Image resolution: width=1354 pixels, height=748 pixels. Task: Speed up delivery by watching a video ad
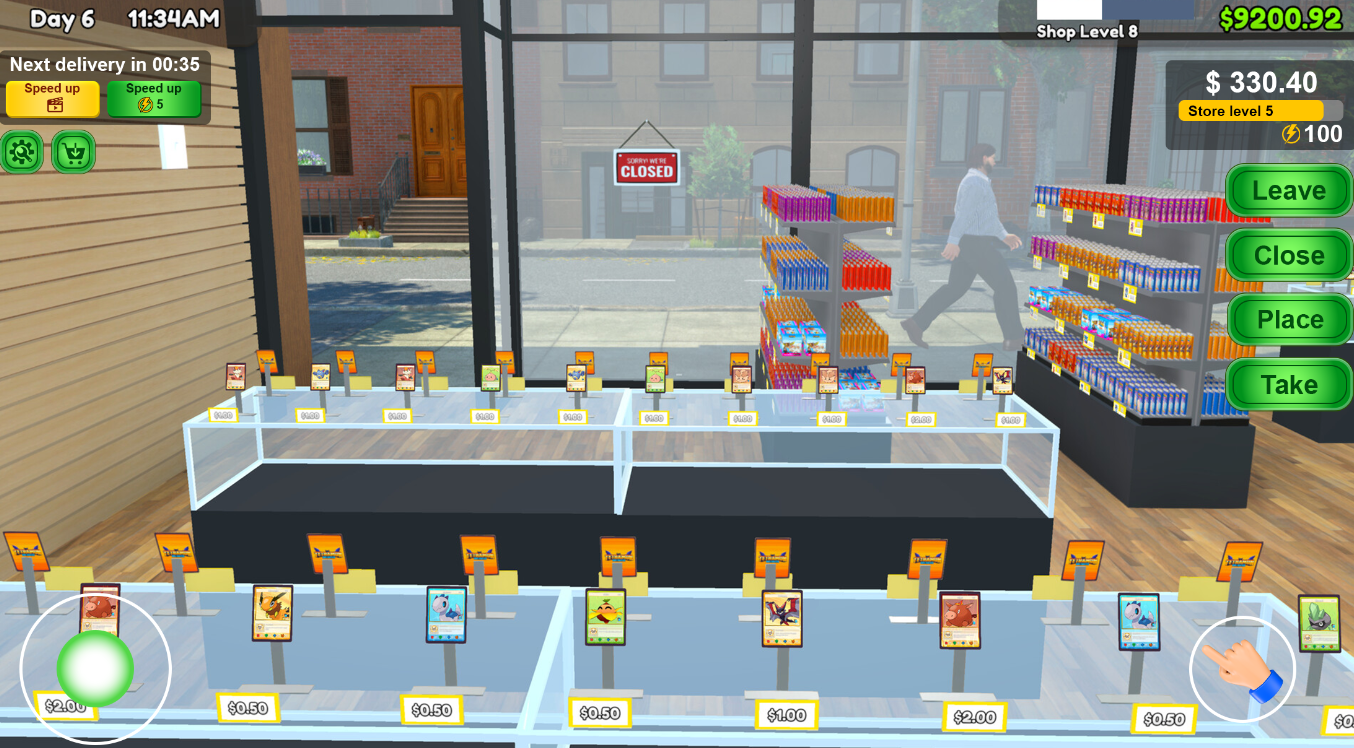coord(53,98)
